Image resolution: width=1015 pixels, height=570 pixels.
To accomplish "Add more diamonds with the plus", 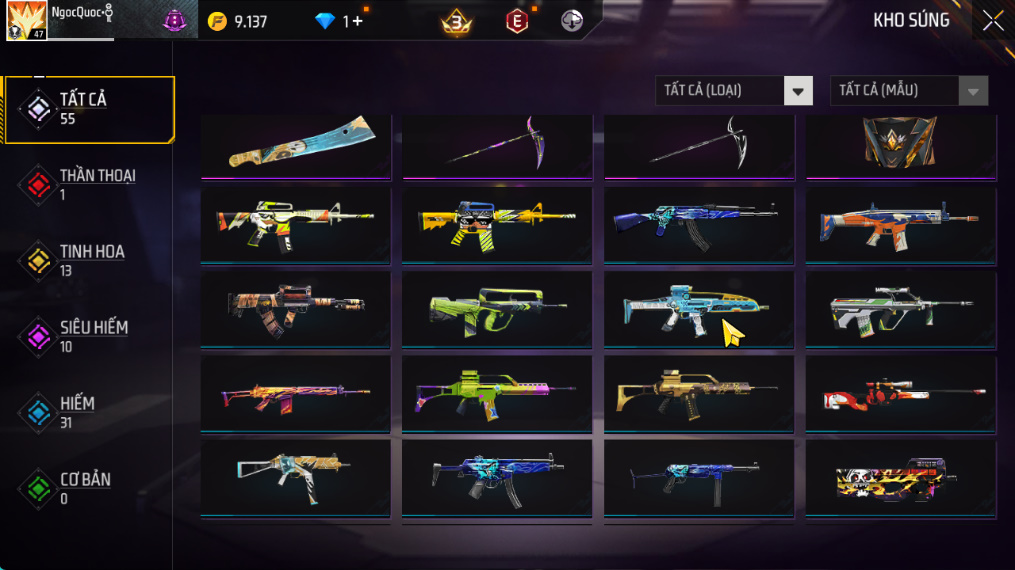I will coord(358,21).
